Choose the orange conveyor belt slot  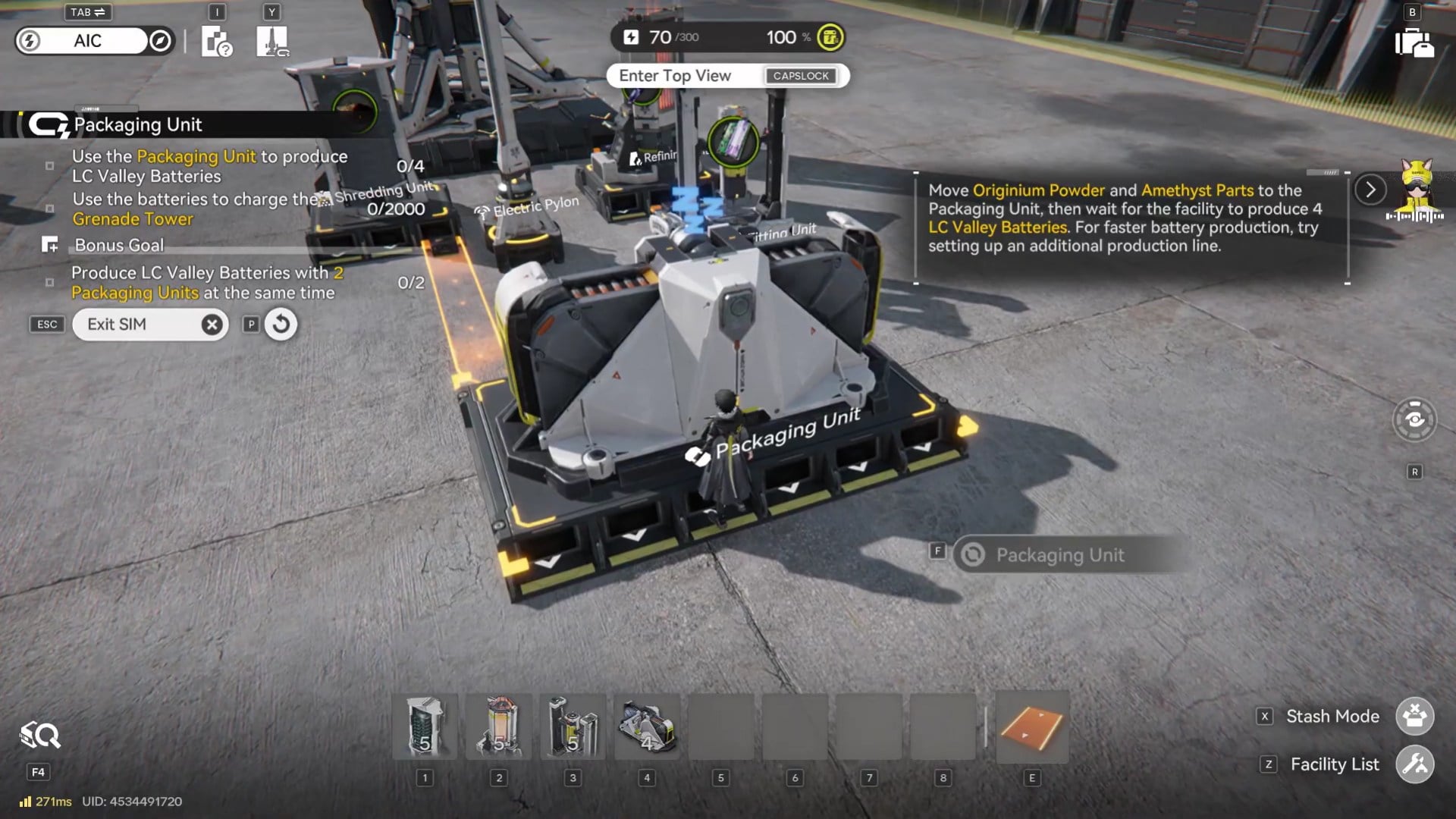tap(1031, 726)
